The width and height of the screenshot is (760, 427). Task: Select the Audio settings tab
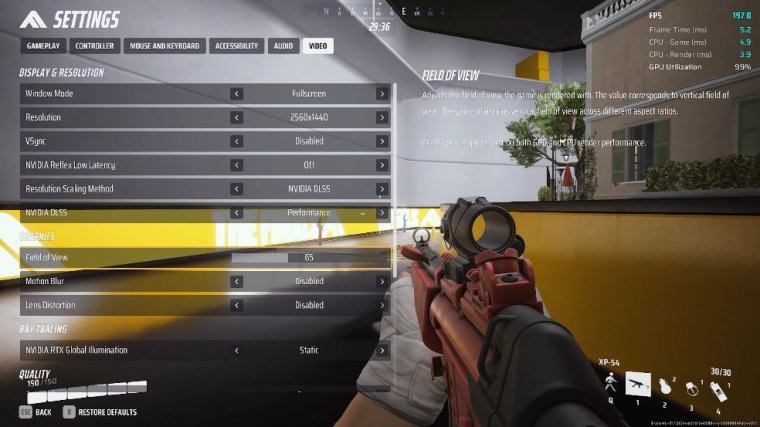[x=284, y=46]
